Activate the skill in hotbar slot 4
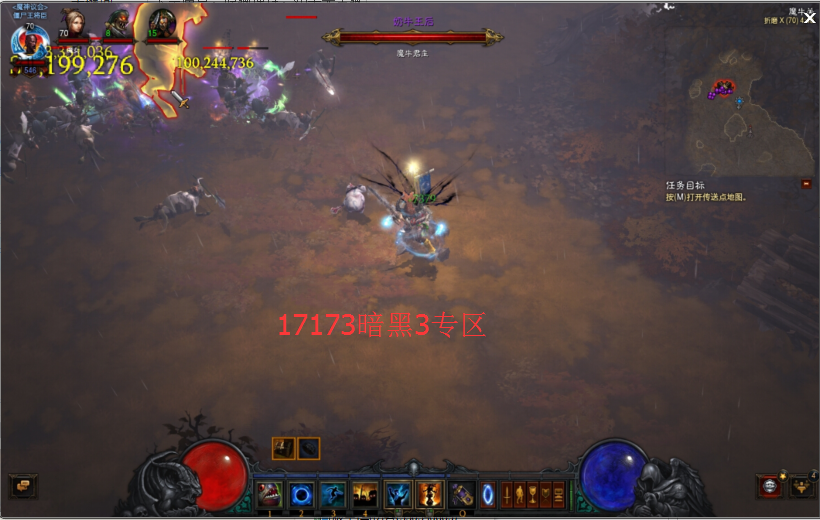 click(x=366, y=494)
